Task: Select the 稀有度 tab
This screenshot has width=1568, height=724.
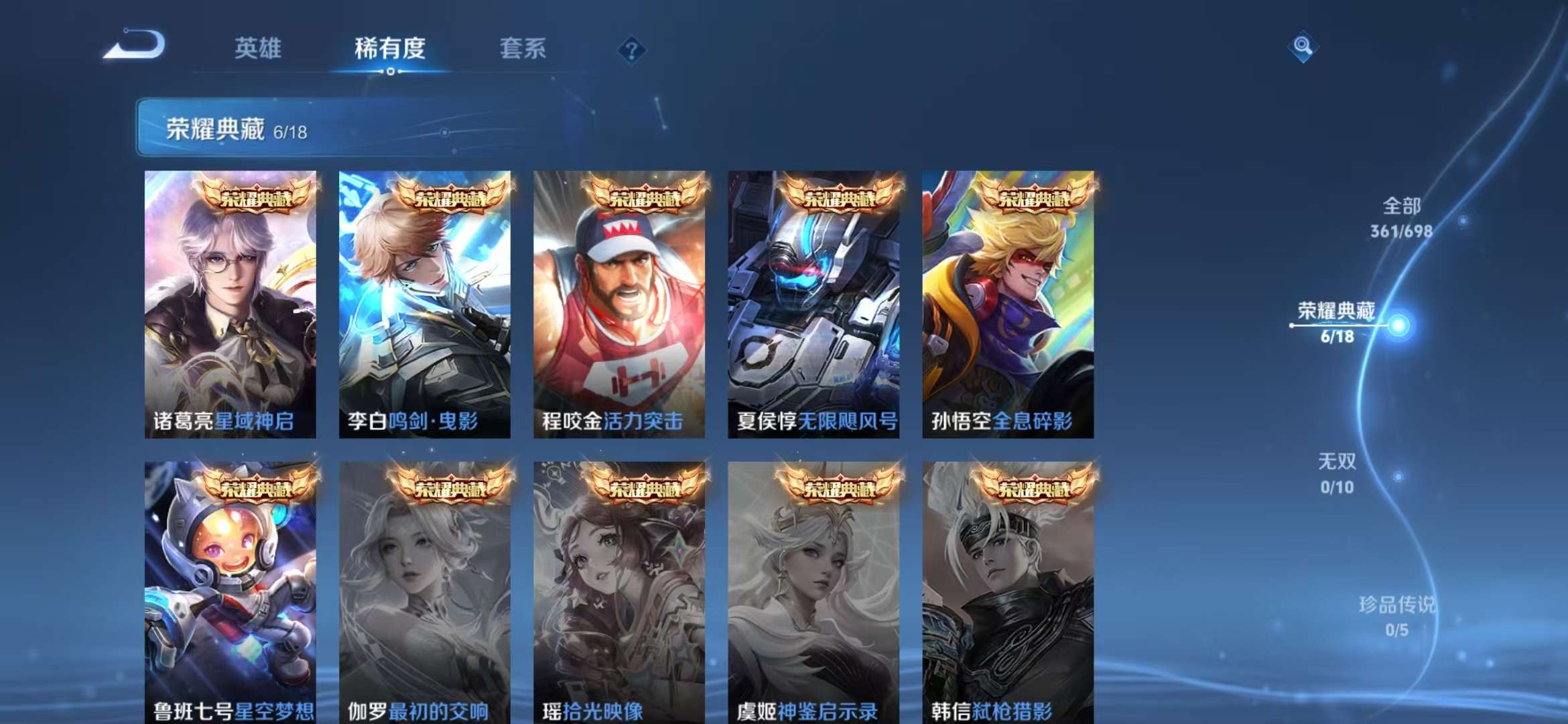Action: click(x=389, y=48)
